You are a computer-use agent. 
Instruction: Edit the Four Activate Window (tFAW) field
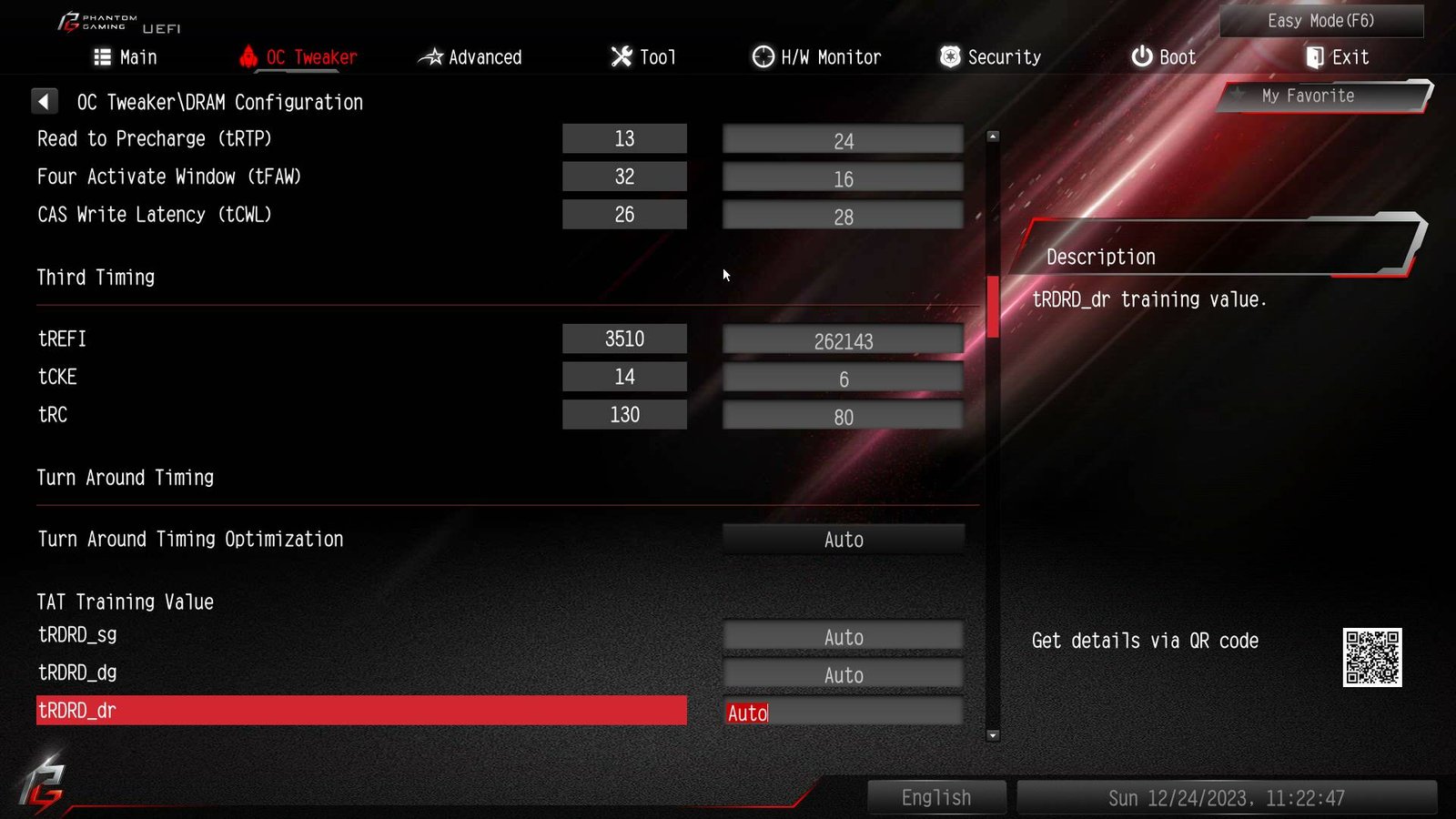coord(843,178)
